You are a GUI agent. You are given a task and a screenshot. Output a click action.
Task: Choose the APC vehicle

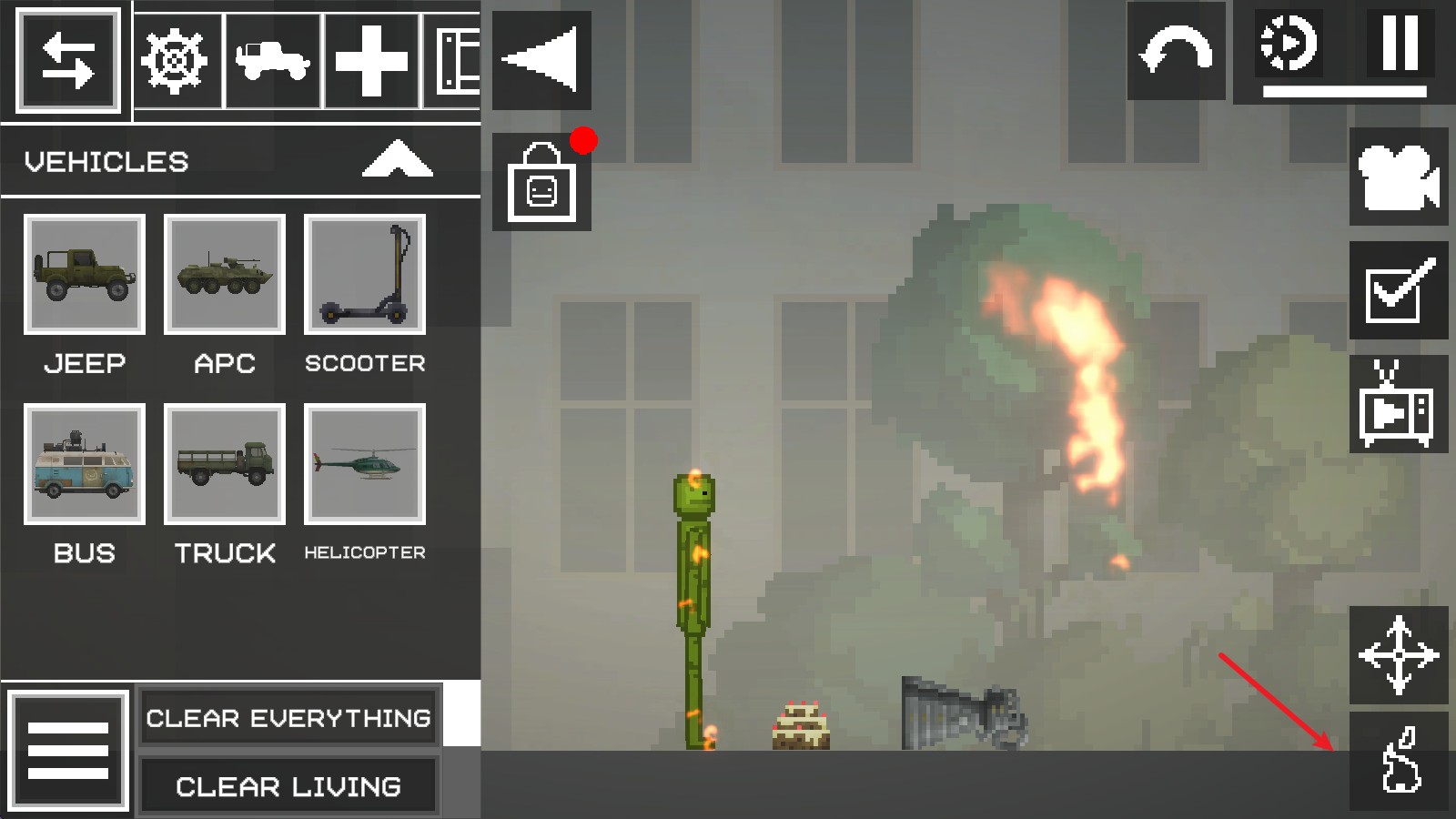coord(225,274)
